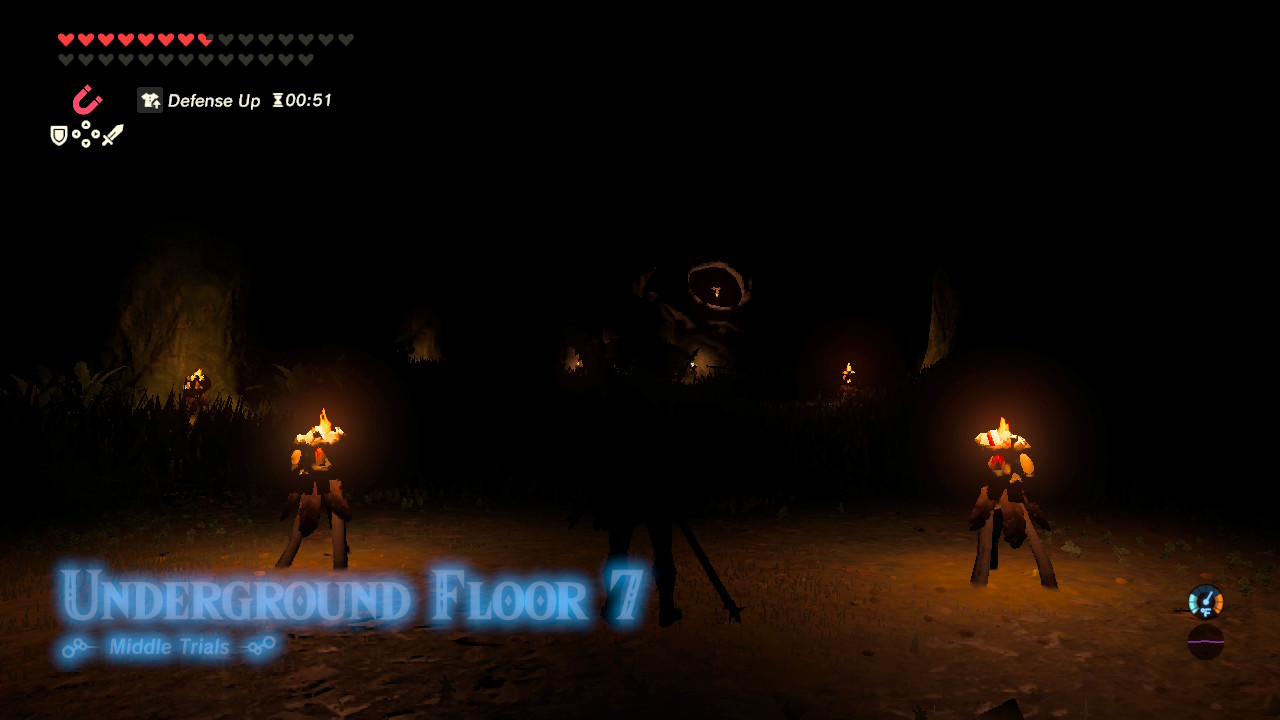Select the shield icon near the d-pad

(58, 135)
